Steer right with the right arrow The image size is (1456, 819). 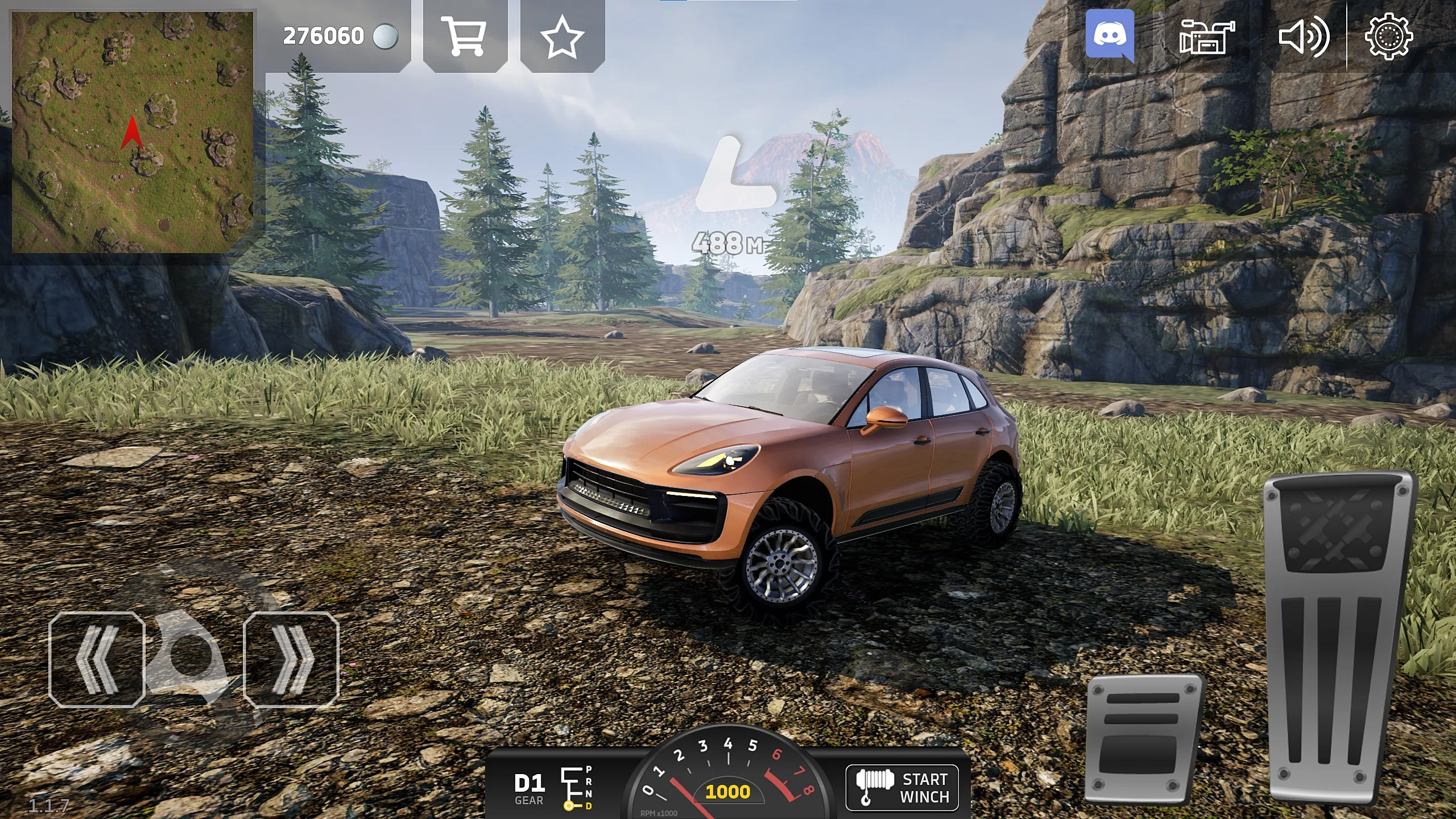click(x=291, y=660)
